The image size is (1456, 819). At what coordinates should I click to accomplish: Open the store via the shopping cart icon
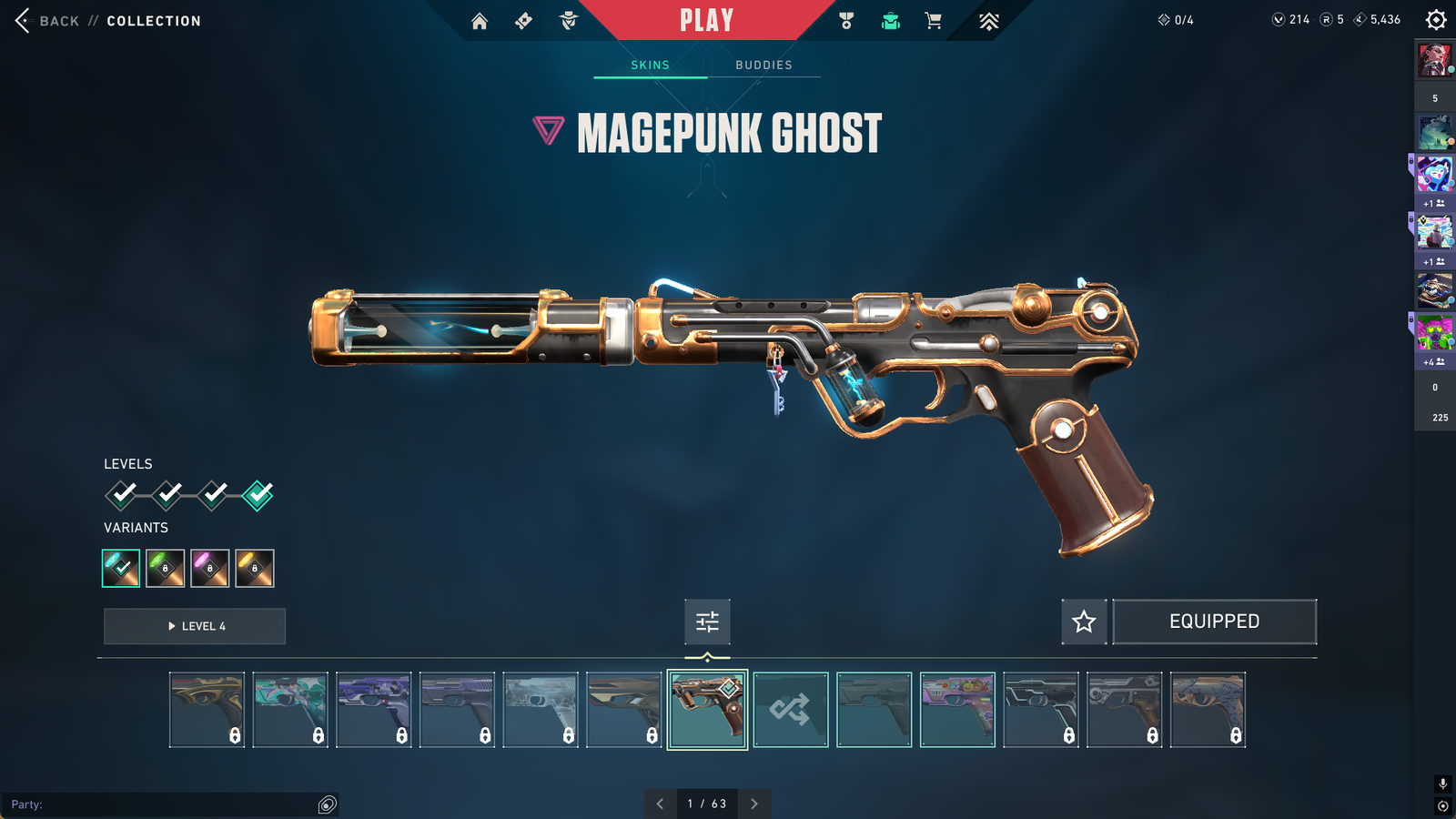point(934,21)
